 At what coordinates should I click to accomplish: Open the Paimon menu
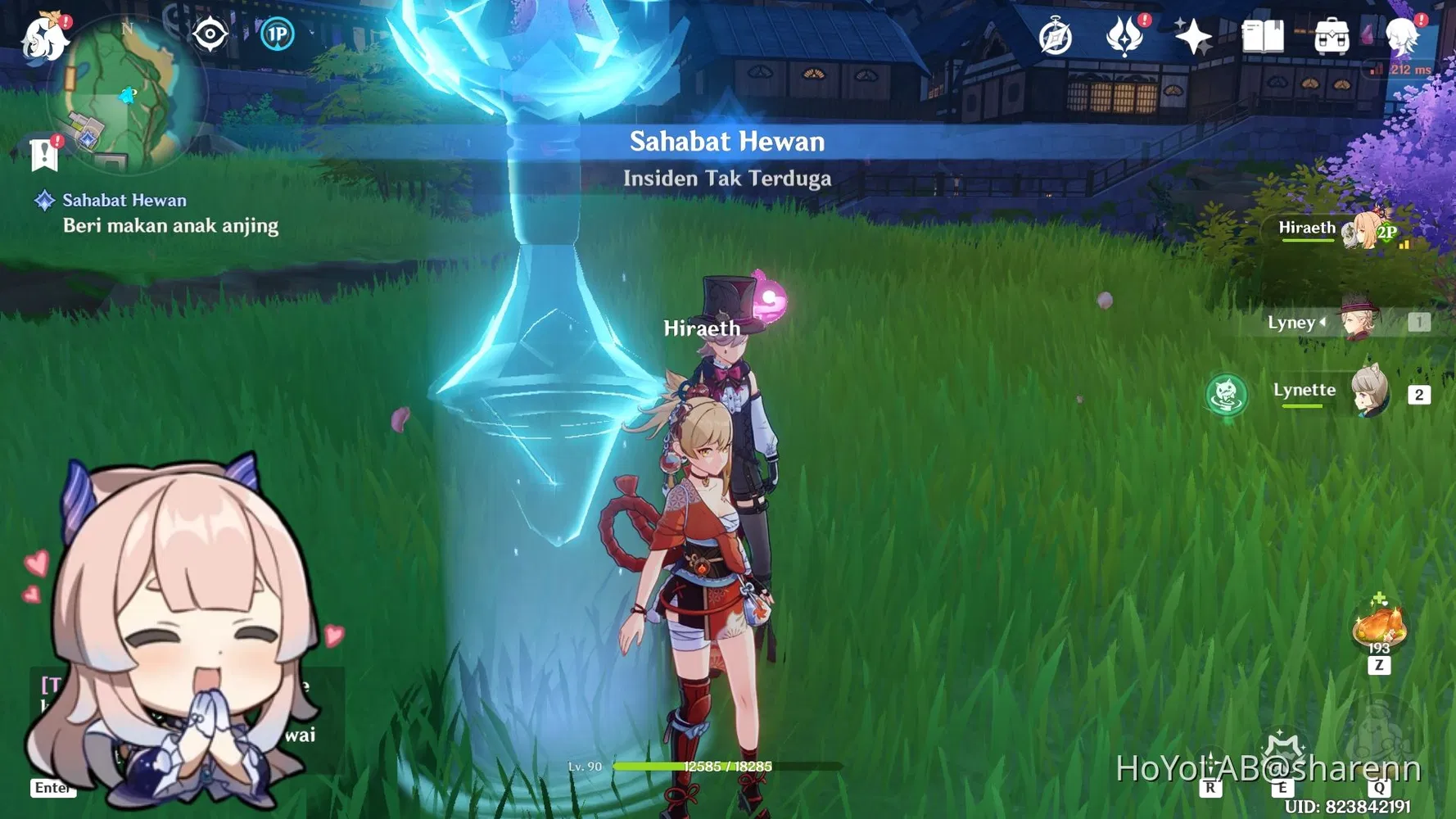coord(45,37)
